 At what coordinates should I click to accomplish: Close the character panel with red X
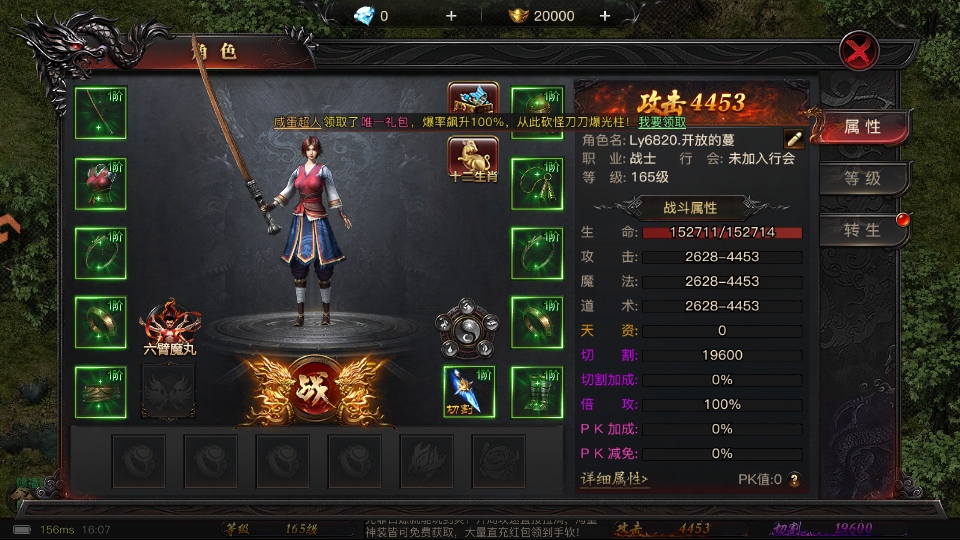point(859,49)
